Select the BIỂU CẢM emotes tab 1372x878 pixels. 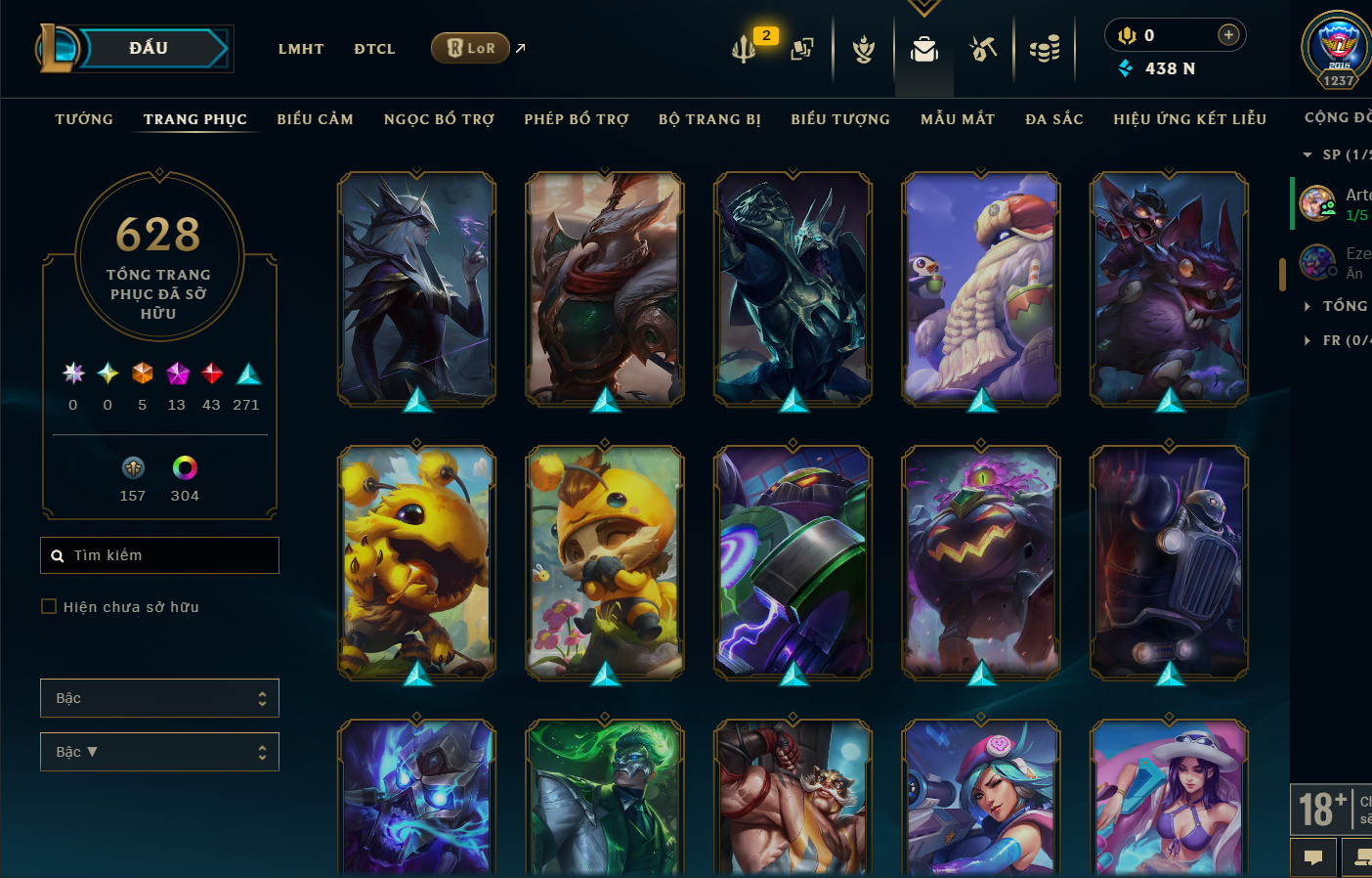pyautogui.click(x=315, y=119)
